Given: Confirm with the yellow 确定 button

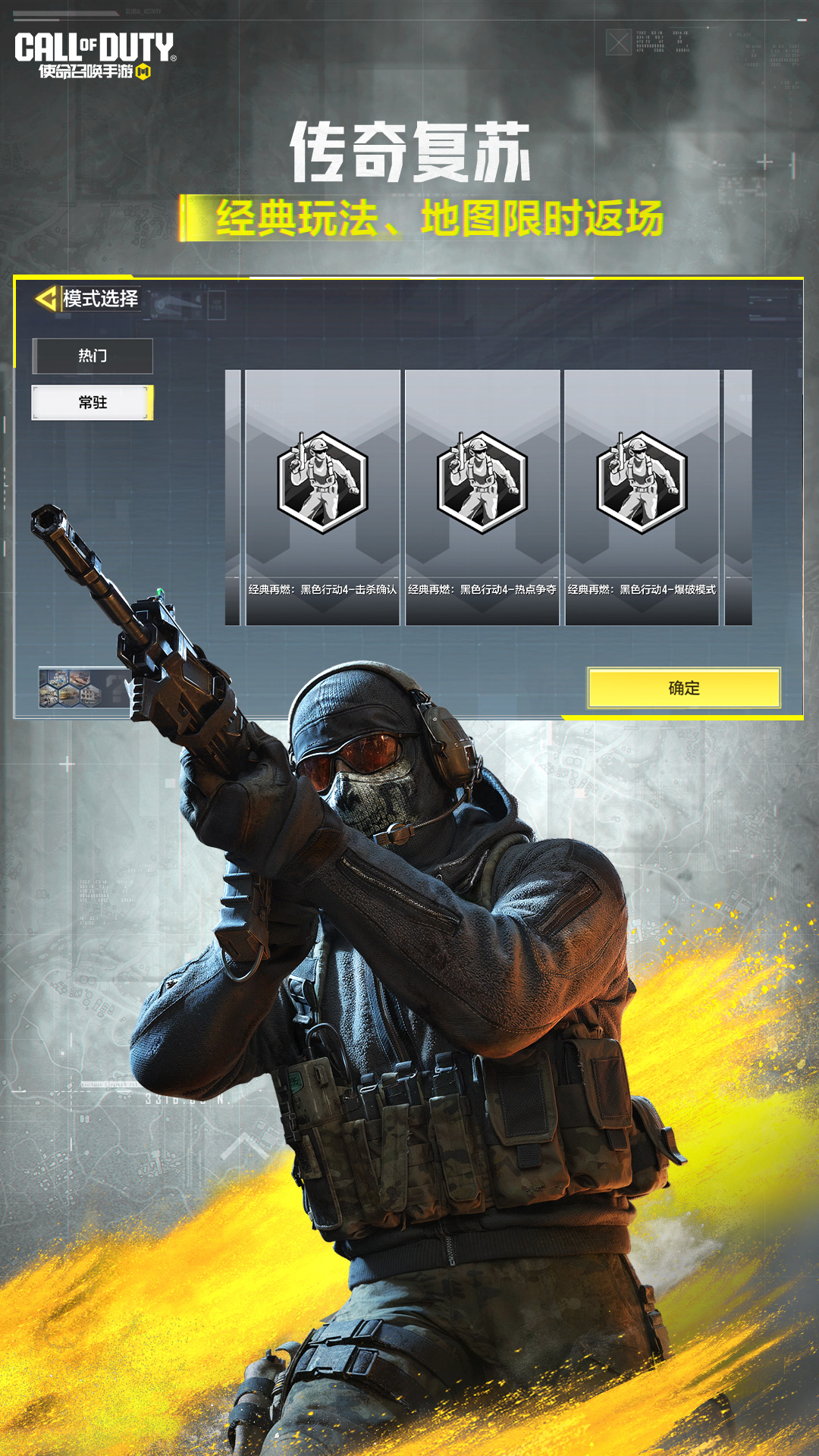Looking at the screenshot, I should [x=683, y=688].
